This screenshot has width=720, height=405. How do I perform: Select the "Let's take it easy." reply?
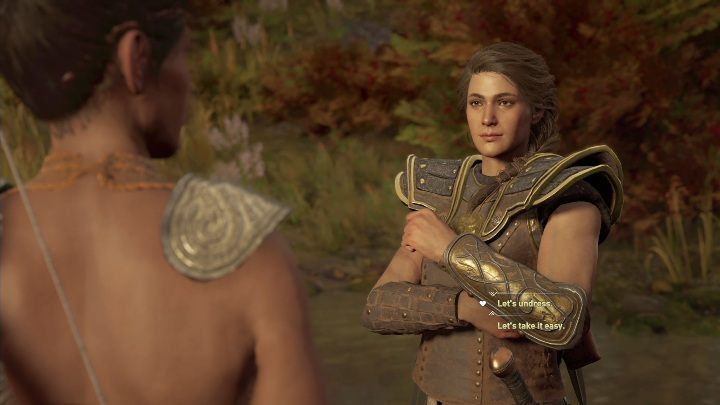[533, 325]
